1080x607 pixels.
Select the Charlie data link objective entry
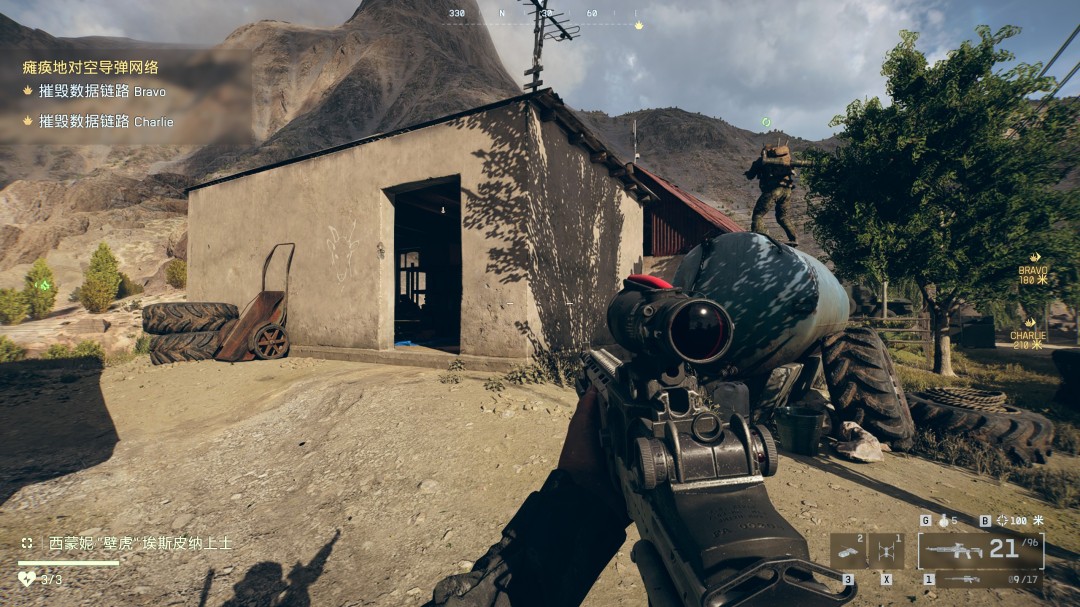click(106, 122)
